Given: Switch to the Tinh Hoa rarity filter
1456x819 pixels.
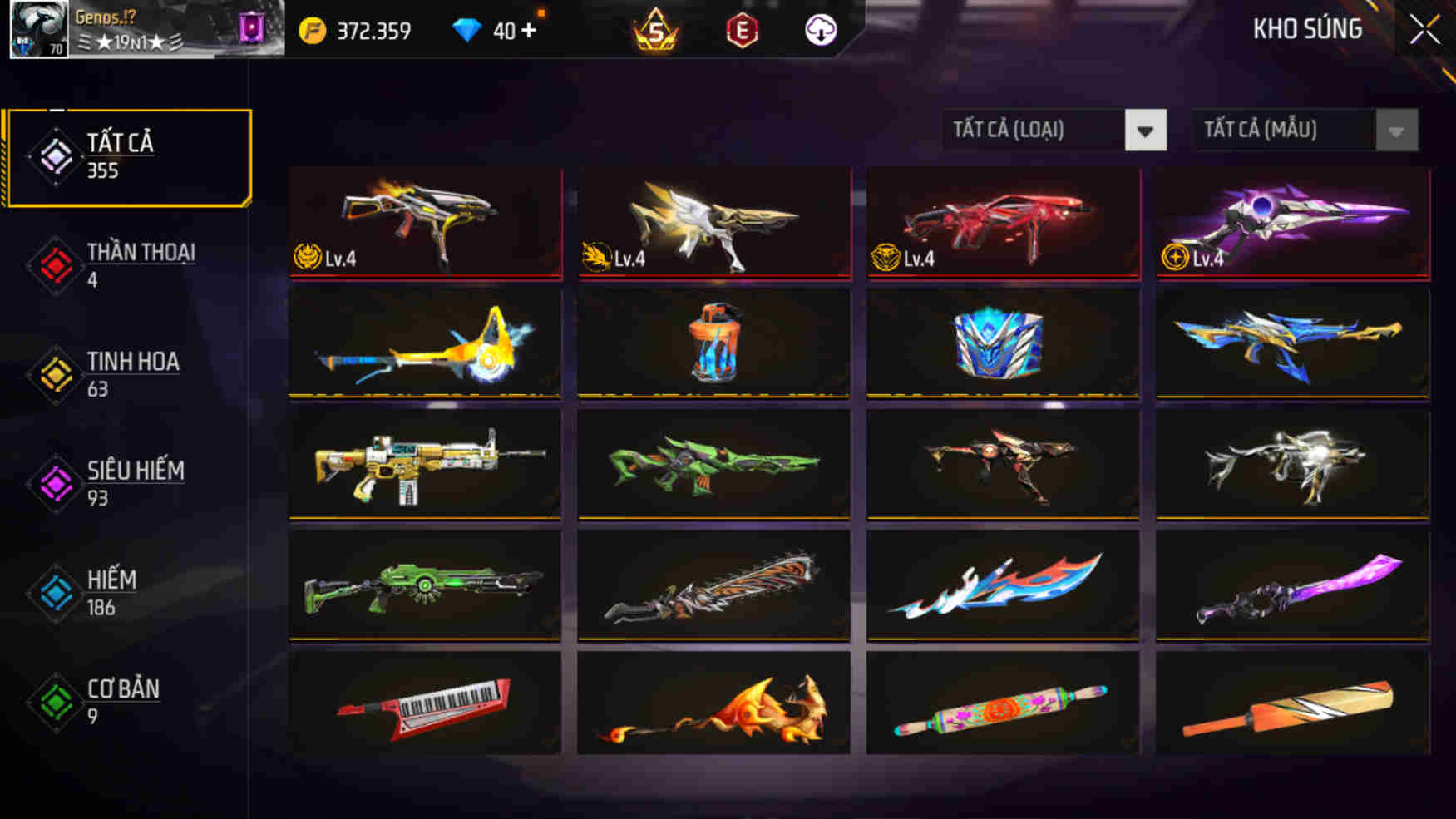Looking at the screenshot, I should pos(133,372).
